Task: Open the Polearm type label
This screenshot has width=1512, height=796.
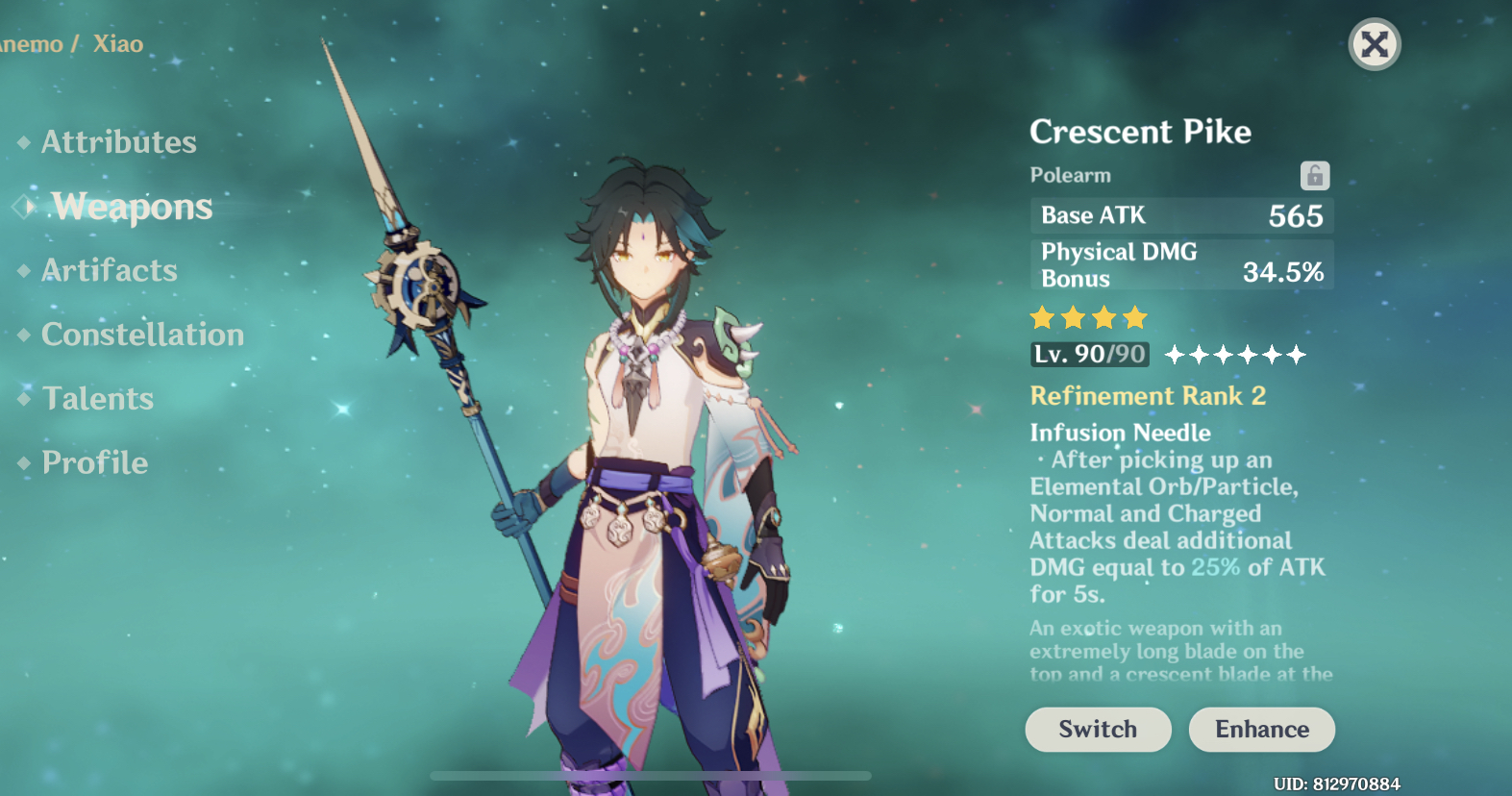Action: pyautogui.click(x=1069, y=175)
